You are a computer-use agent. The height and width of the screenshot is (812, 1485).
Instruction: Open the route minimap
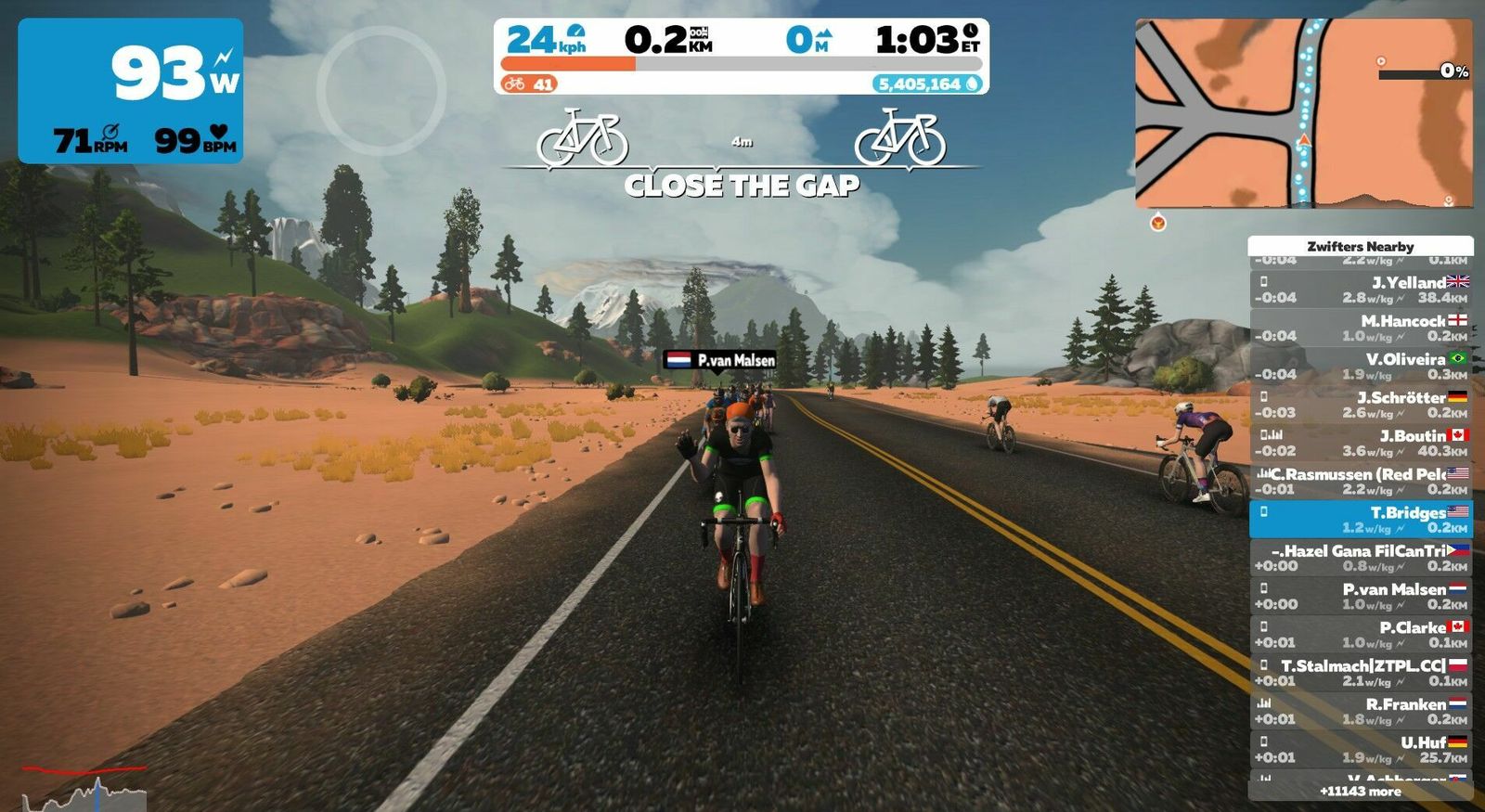click(1303, 112)
